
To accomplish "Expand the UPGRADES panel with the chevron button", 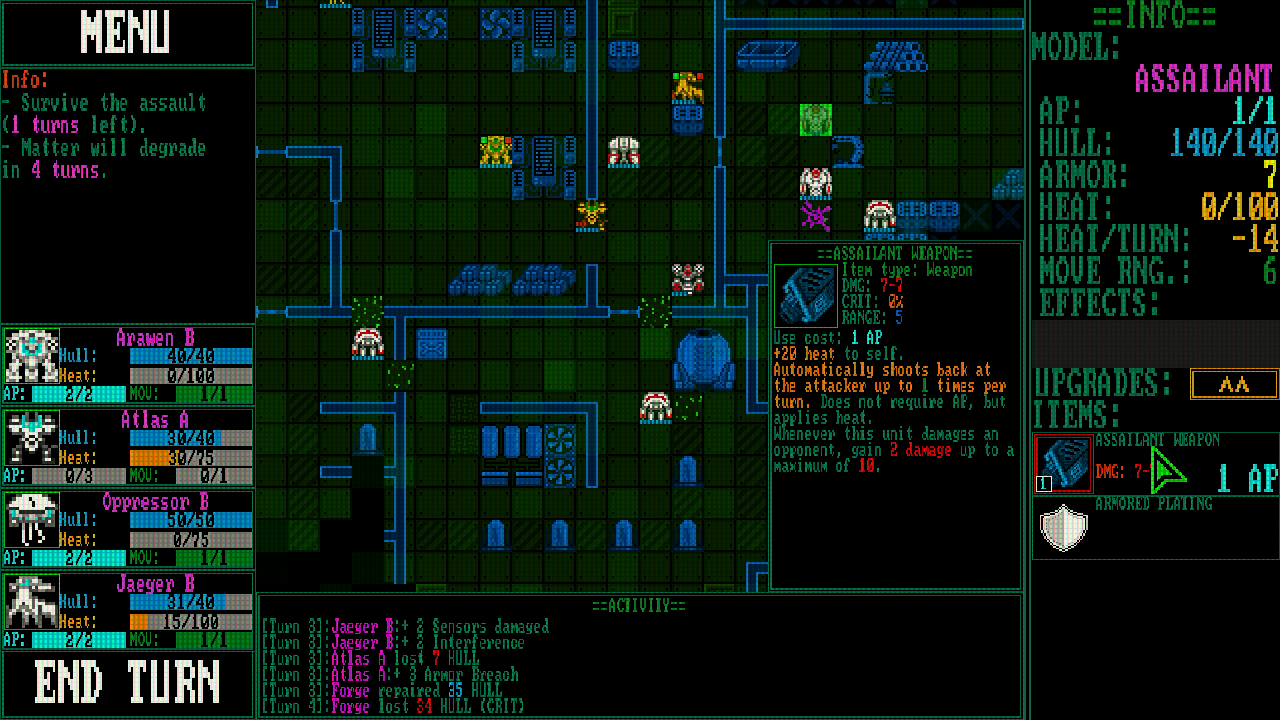I will point(1234,384).
